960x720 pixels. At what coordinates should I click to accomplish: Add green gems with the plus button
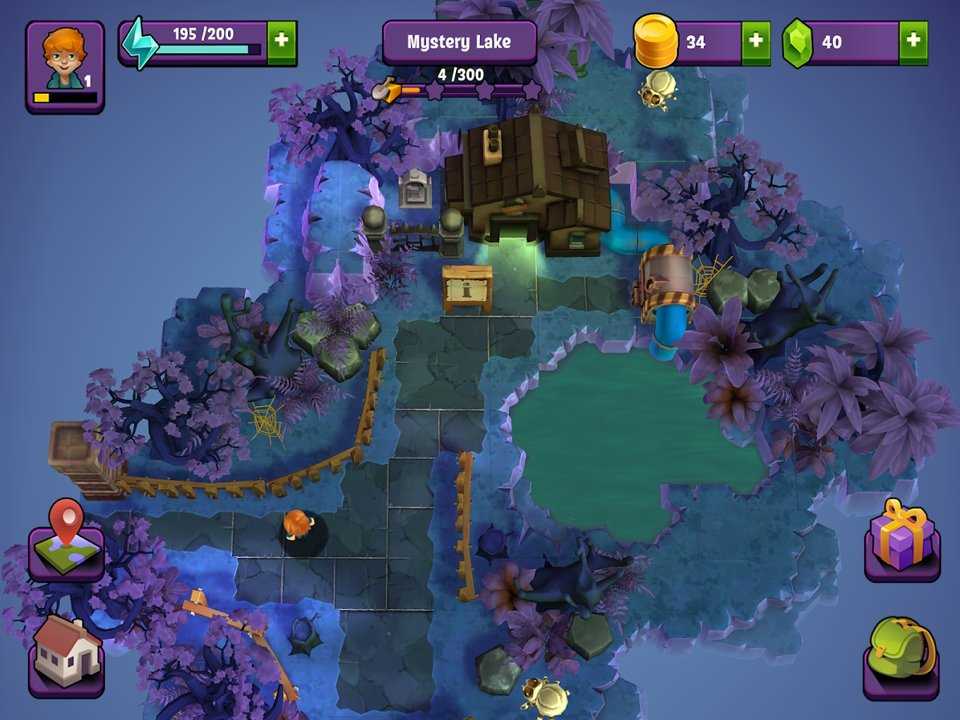(x=913, y=42)
